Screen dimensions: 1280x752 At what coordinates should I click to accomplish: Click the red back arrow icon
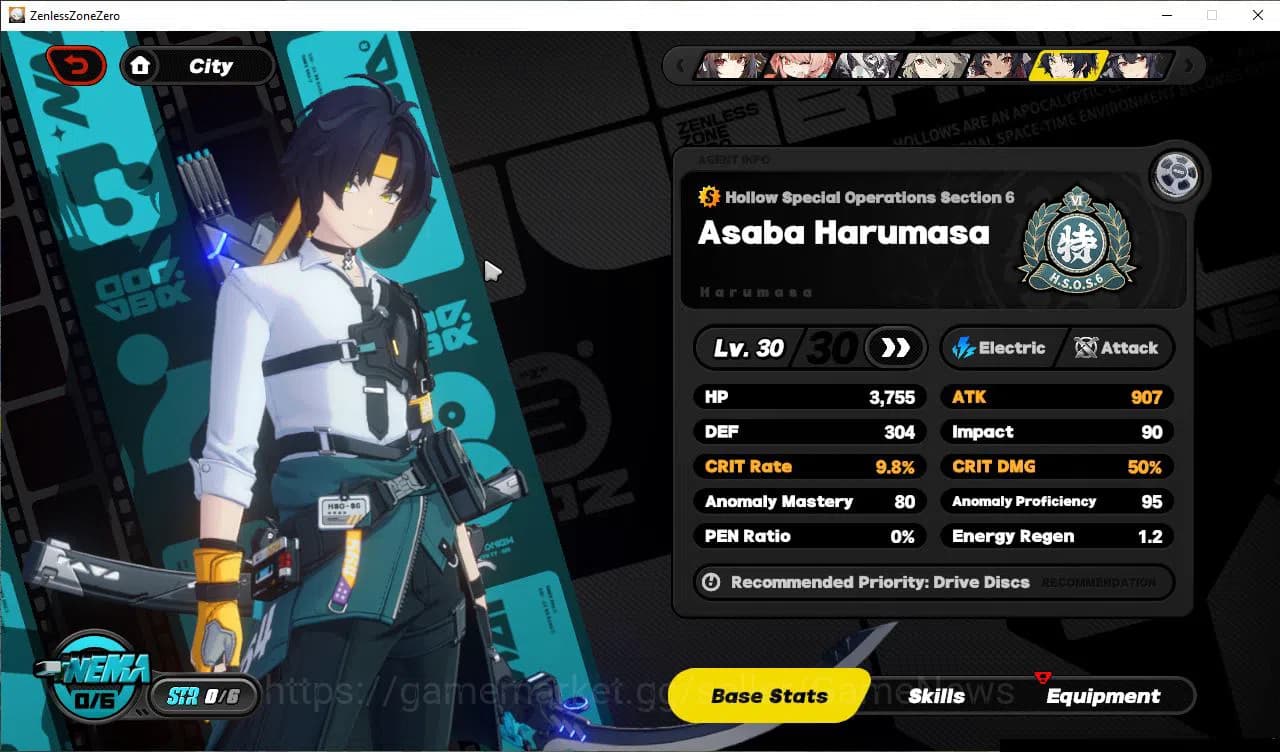[x=76, y=64]
